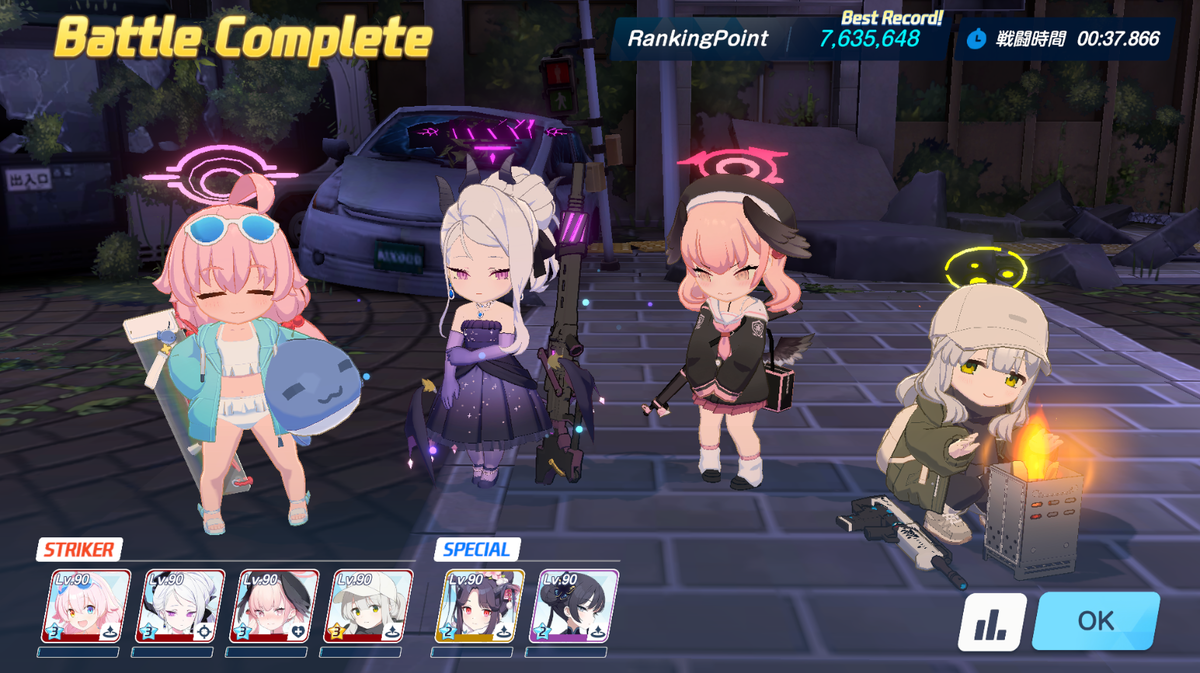Choose the pink-haired black-hat striker portrait

pos(274,606)
